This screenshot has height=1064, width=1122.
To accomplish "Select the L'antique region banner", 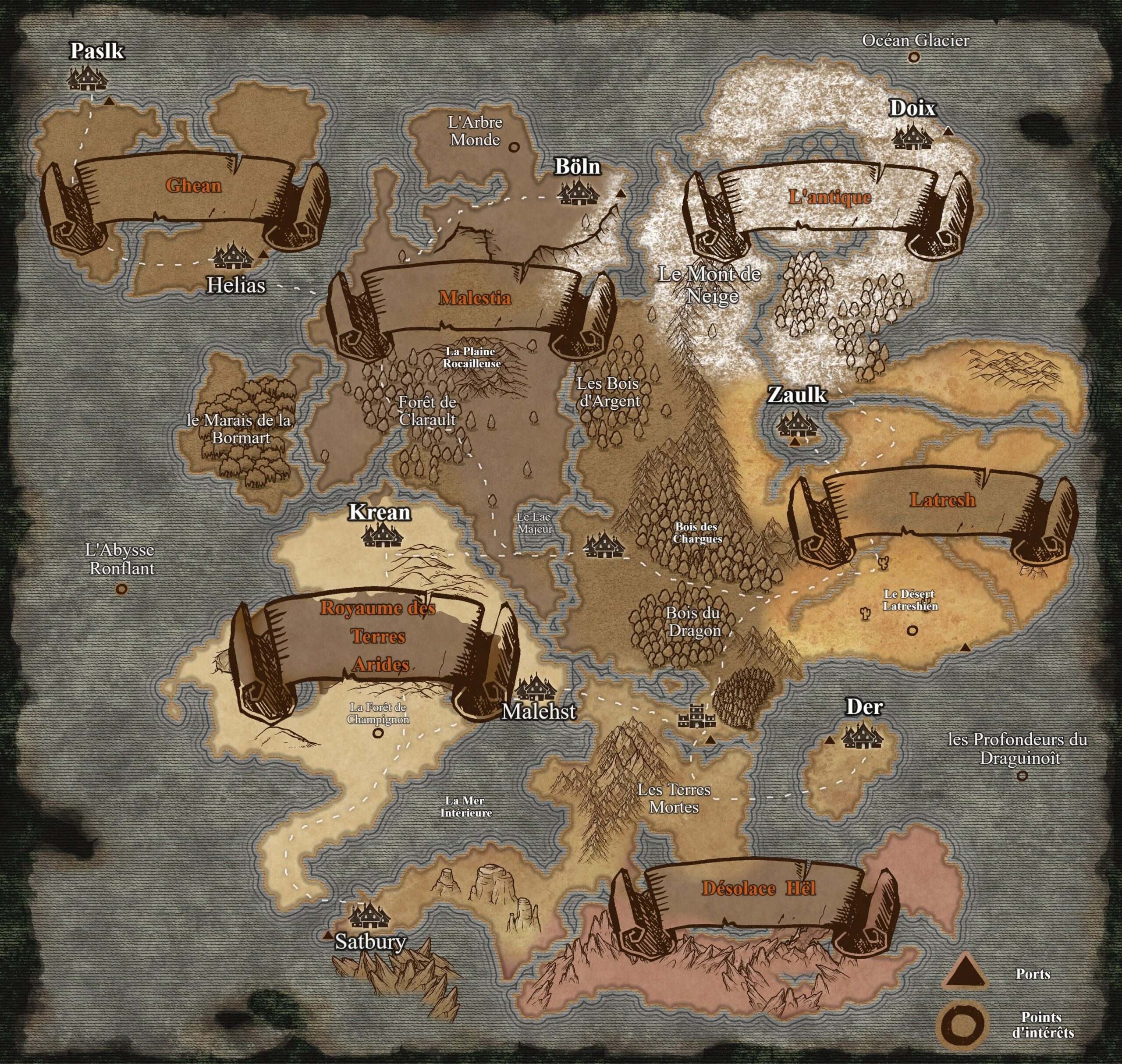I will [830, 197].
